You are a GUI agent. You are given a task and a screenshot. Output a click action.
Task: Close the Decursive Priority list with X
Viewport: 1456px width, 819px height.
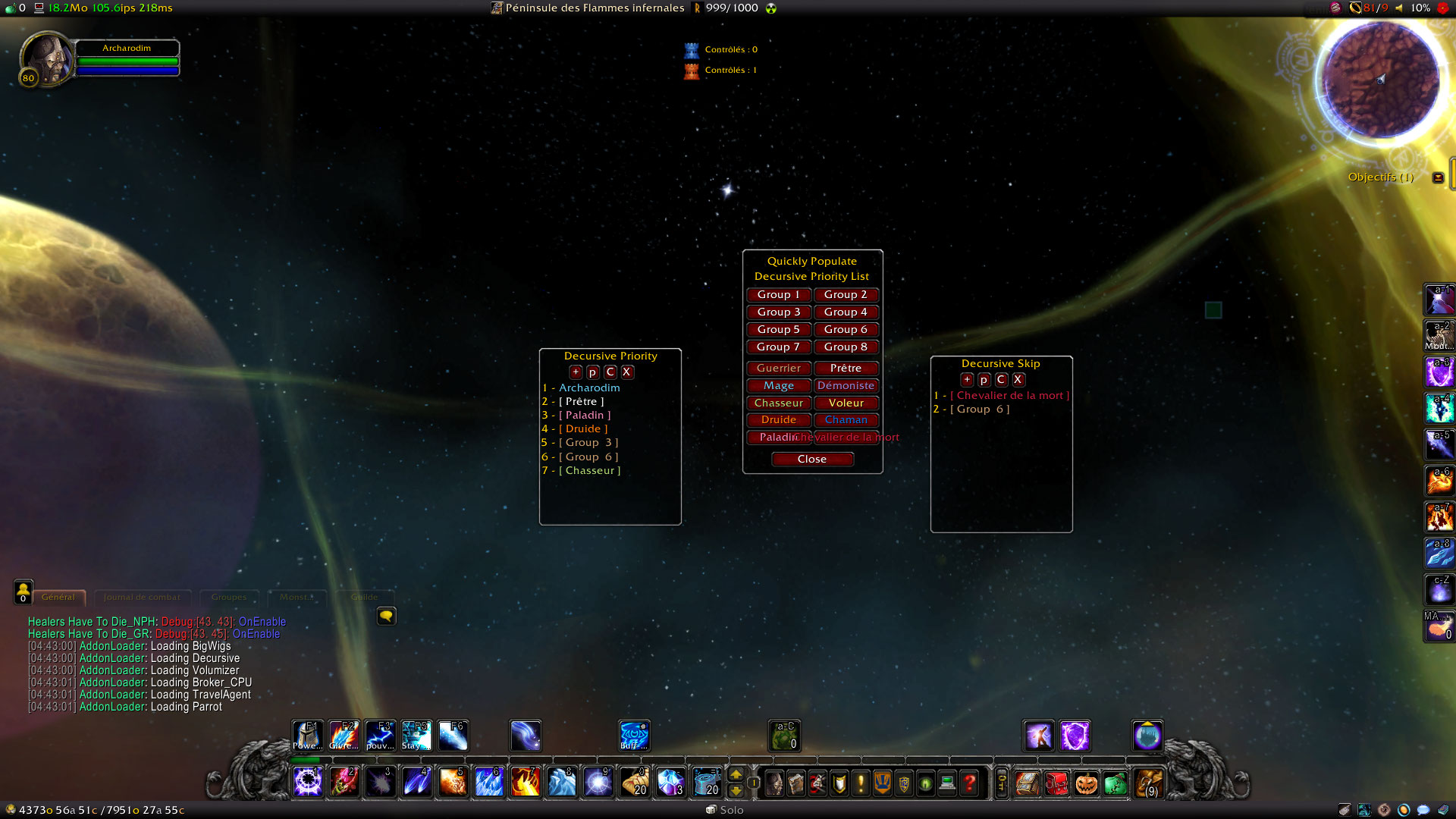pyautogui.click(x=627, y=372)
